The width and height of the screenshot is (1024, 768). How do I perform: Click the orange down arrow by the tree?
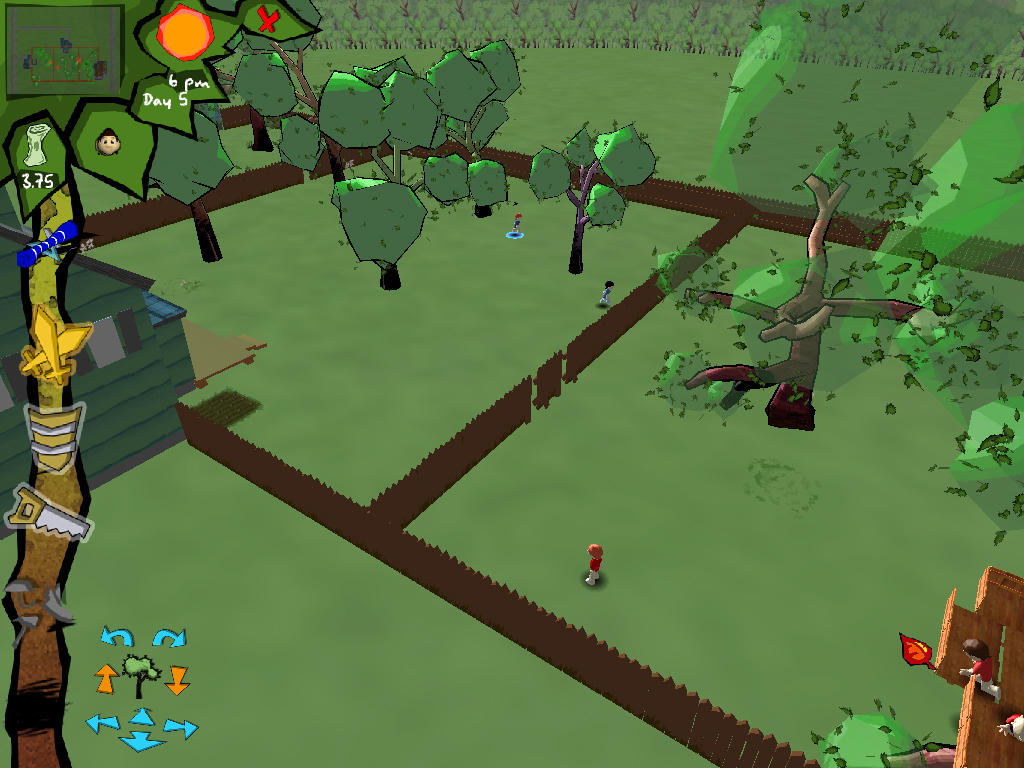coord(177,680)
